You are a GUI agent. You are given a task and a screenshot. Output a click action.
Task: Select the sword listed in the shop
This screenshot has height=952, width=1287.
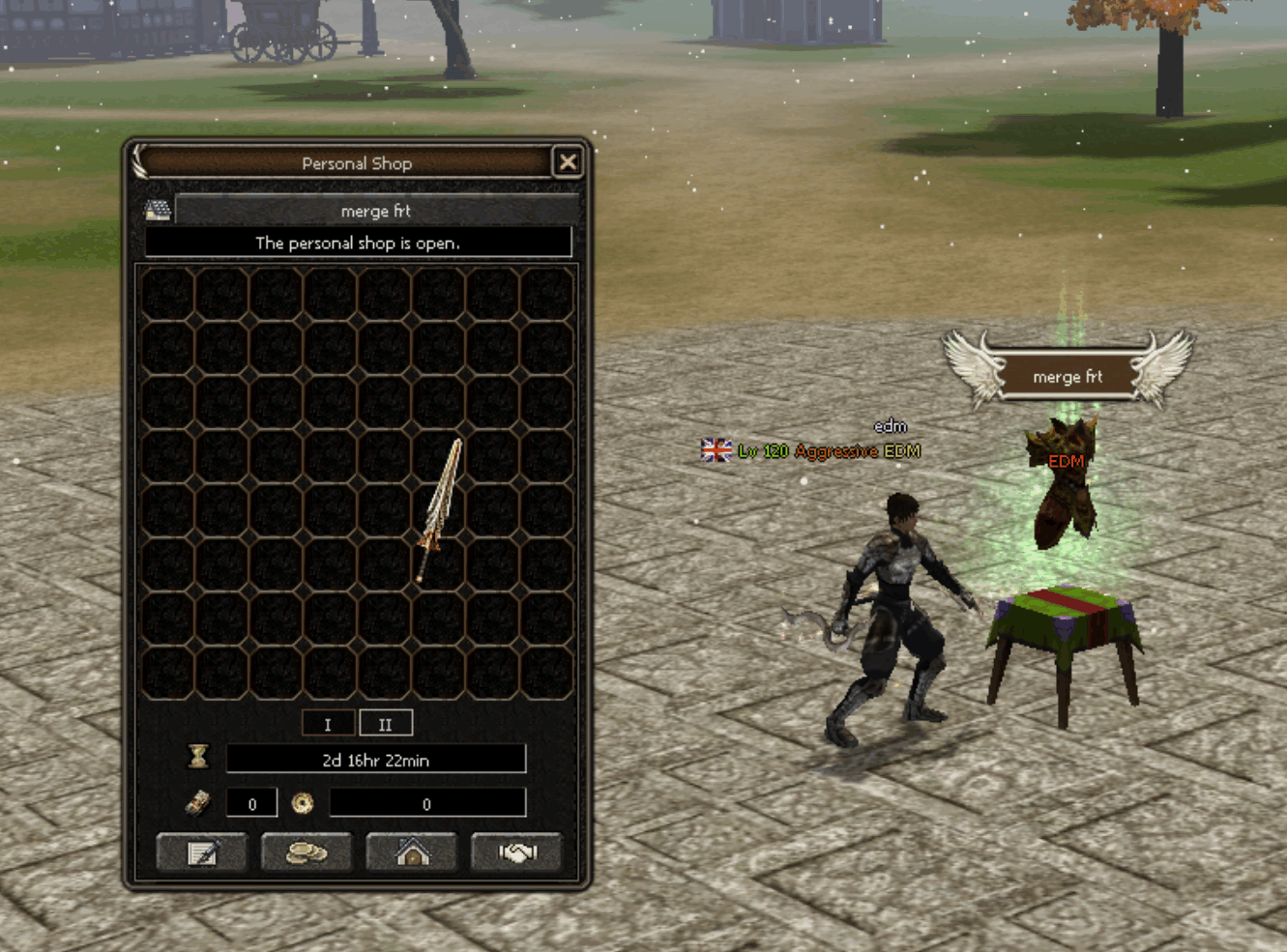(x=440, y=507)
